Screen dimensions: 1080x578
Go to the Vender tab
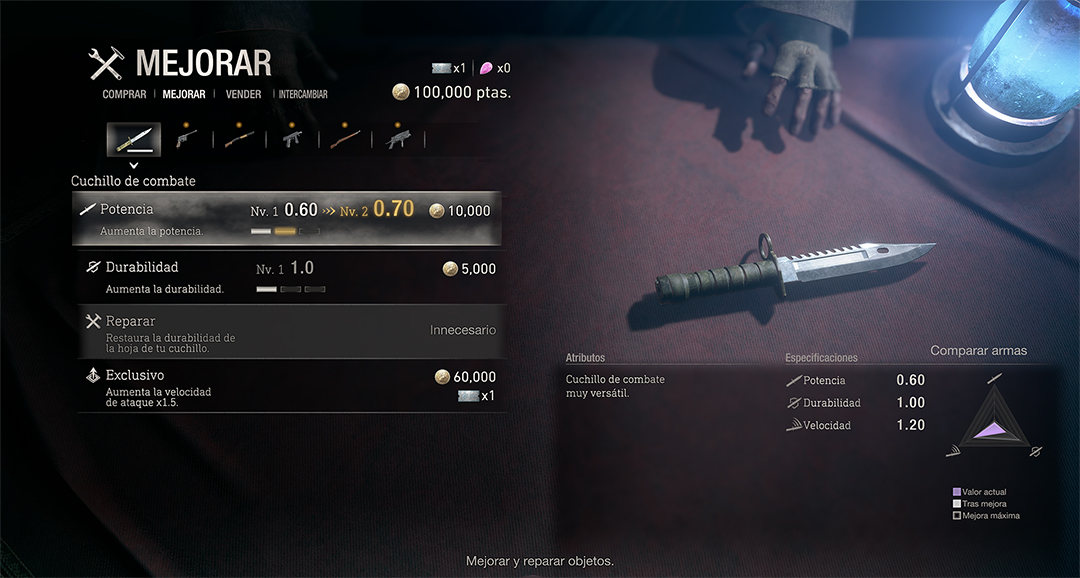click(x=243, y=95)
